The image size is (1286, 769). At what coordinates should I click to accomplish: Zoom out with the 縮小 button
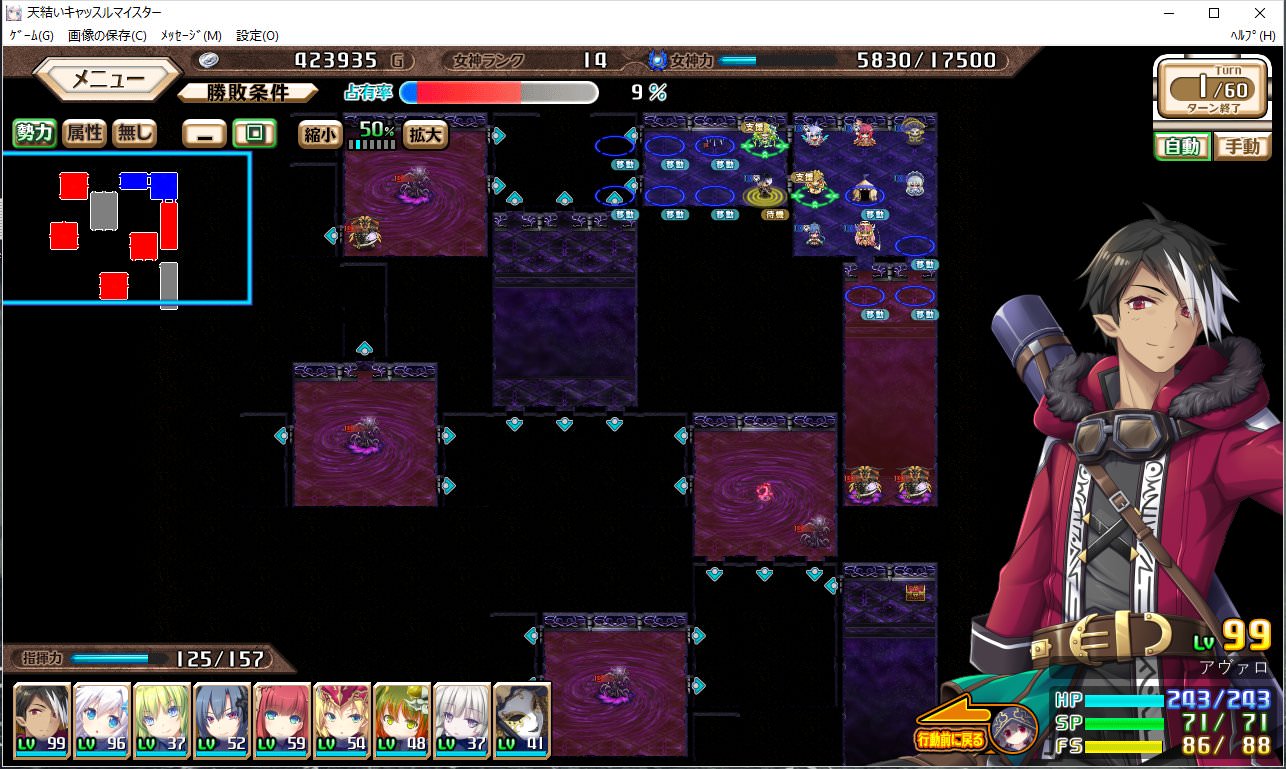[x=320, y=135]
